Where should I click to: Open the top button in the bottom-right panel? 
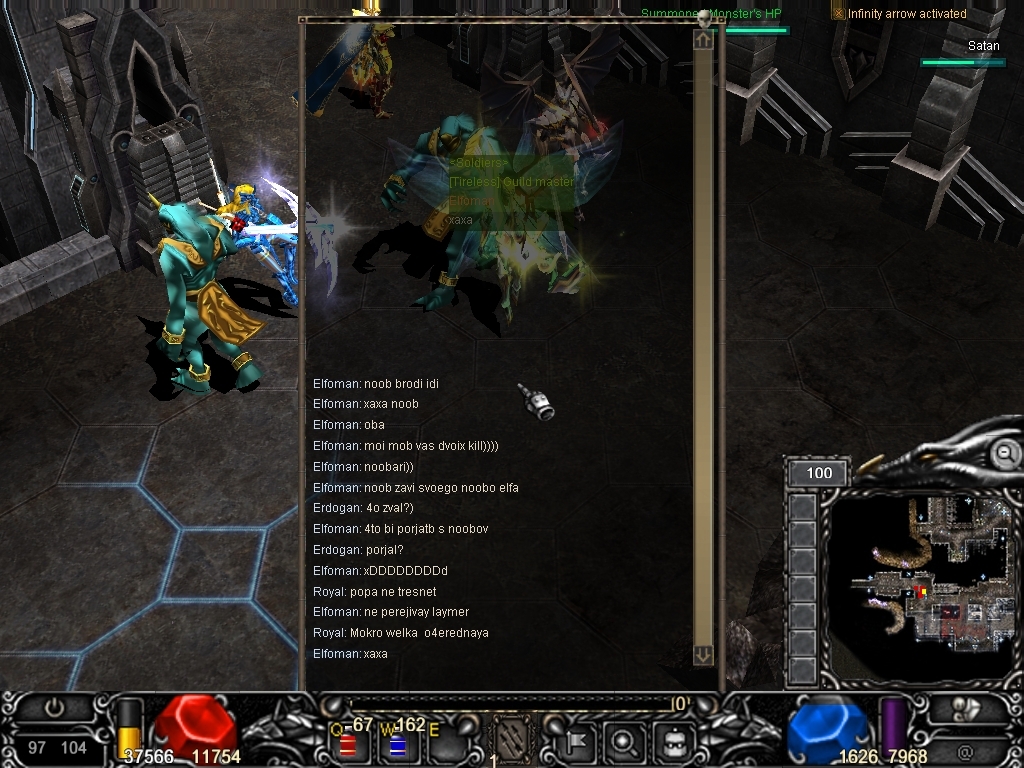click(x=966, y=709)
